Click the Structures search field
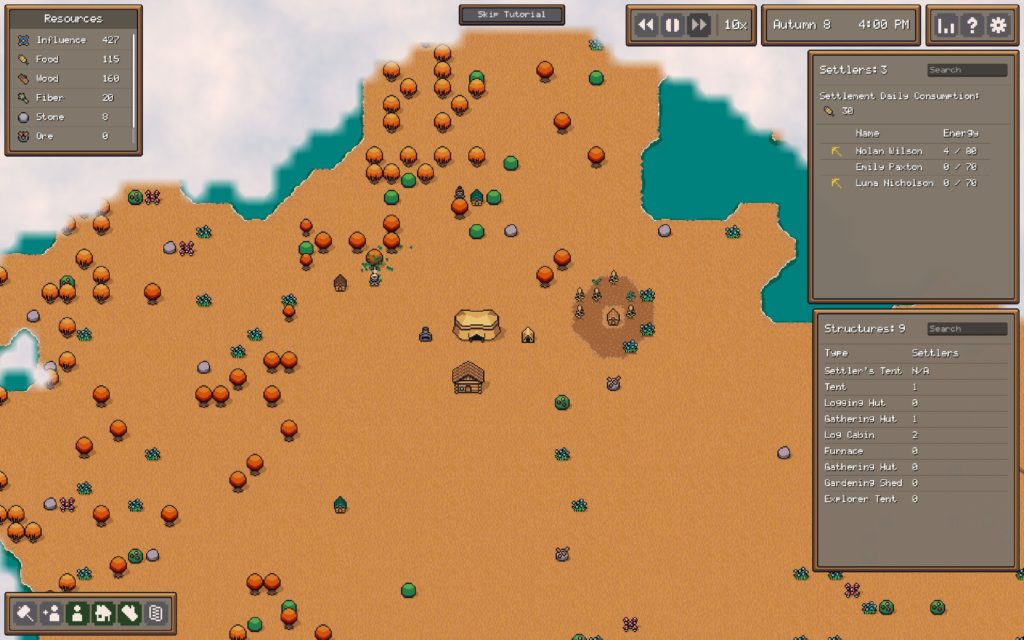This screenshot has height=640, width=1024. [x=966, y=329]
